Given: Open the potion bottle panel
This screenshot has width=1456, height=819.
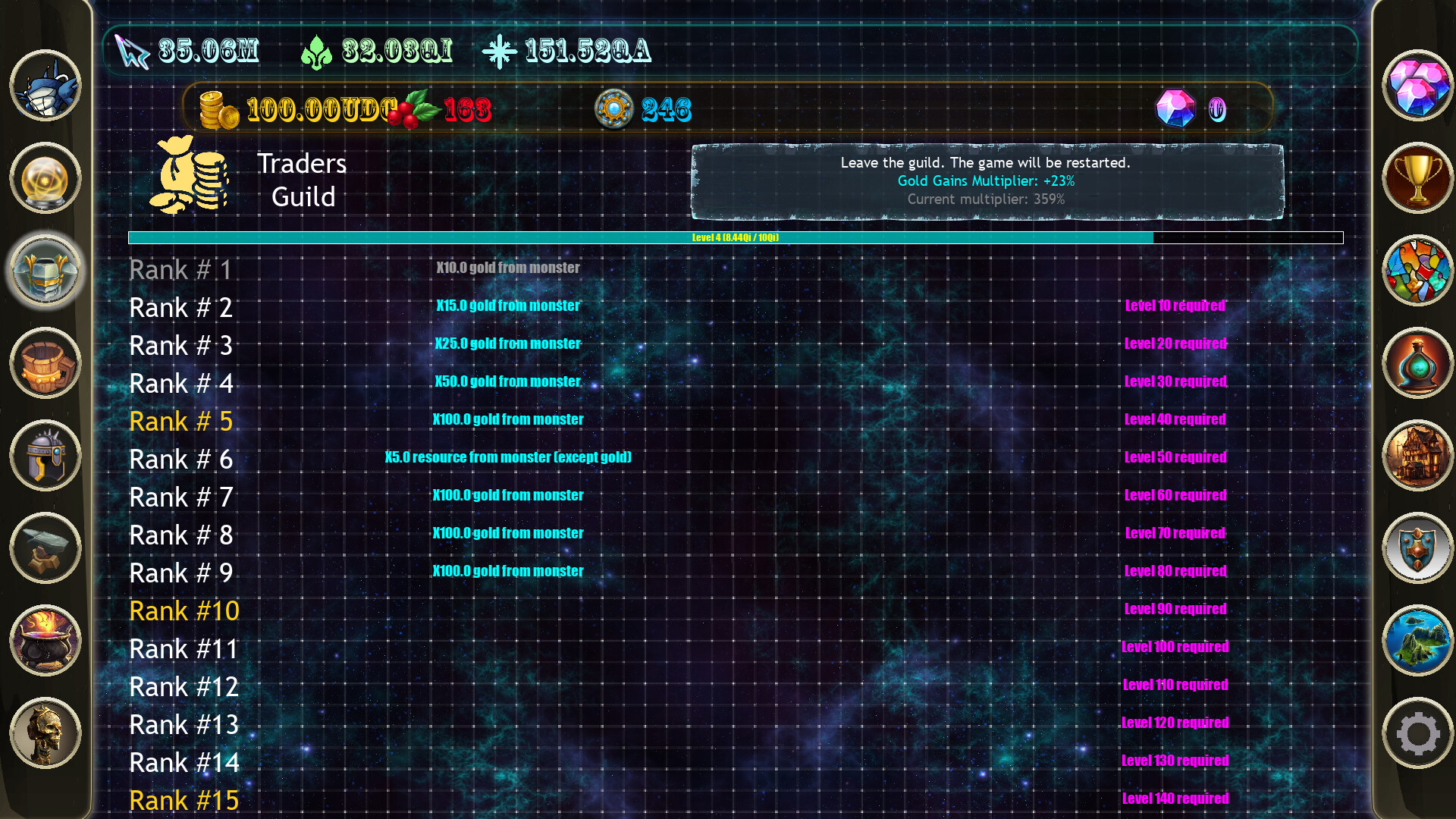Looking at the screenshot, I should (1417, 364).
